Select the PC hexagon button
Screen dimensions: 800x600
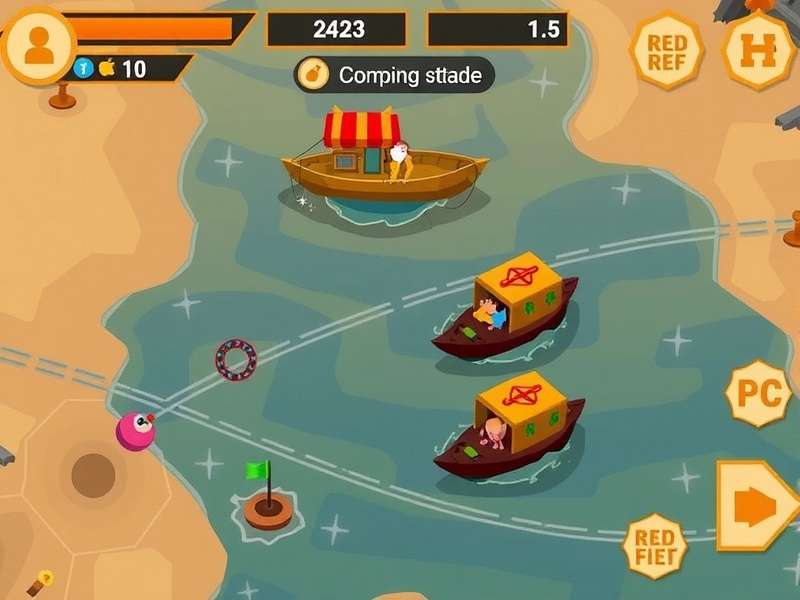click(758, 394)
